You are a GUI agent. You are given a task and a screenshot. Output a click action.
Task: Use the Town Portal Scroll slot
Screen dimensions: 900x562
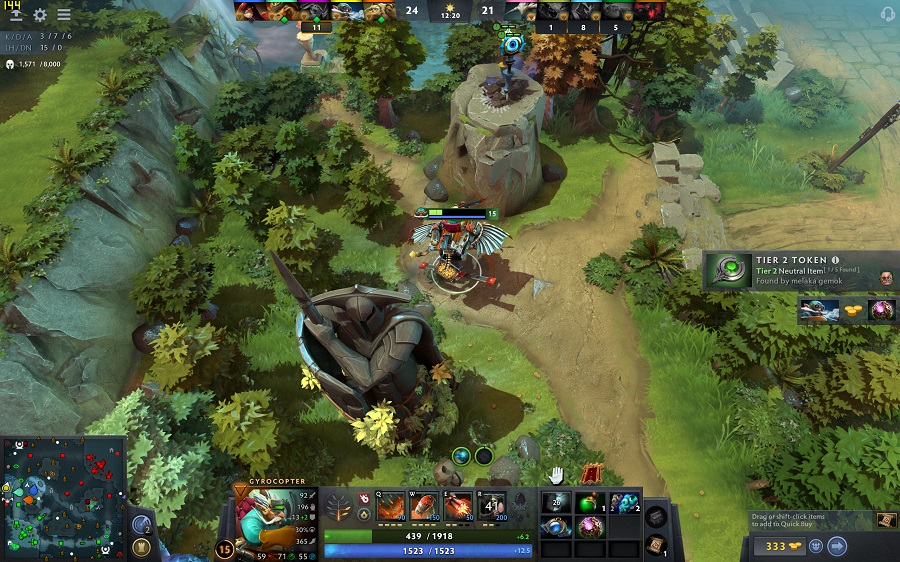(x=656, y=545)
